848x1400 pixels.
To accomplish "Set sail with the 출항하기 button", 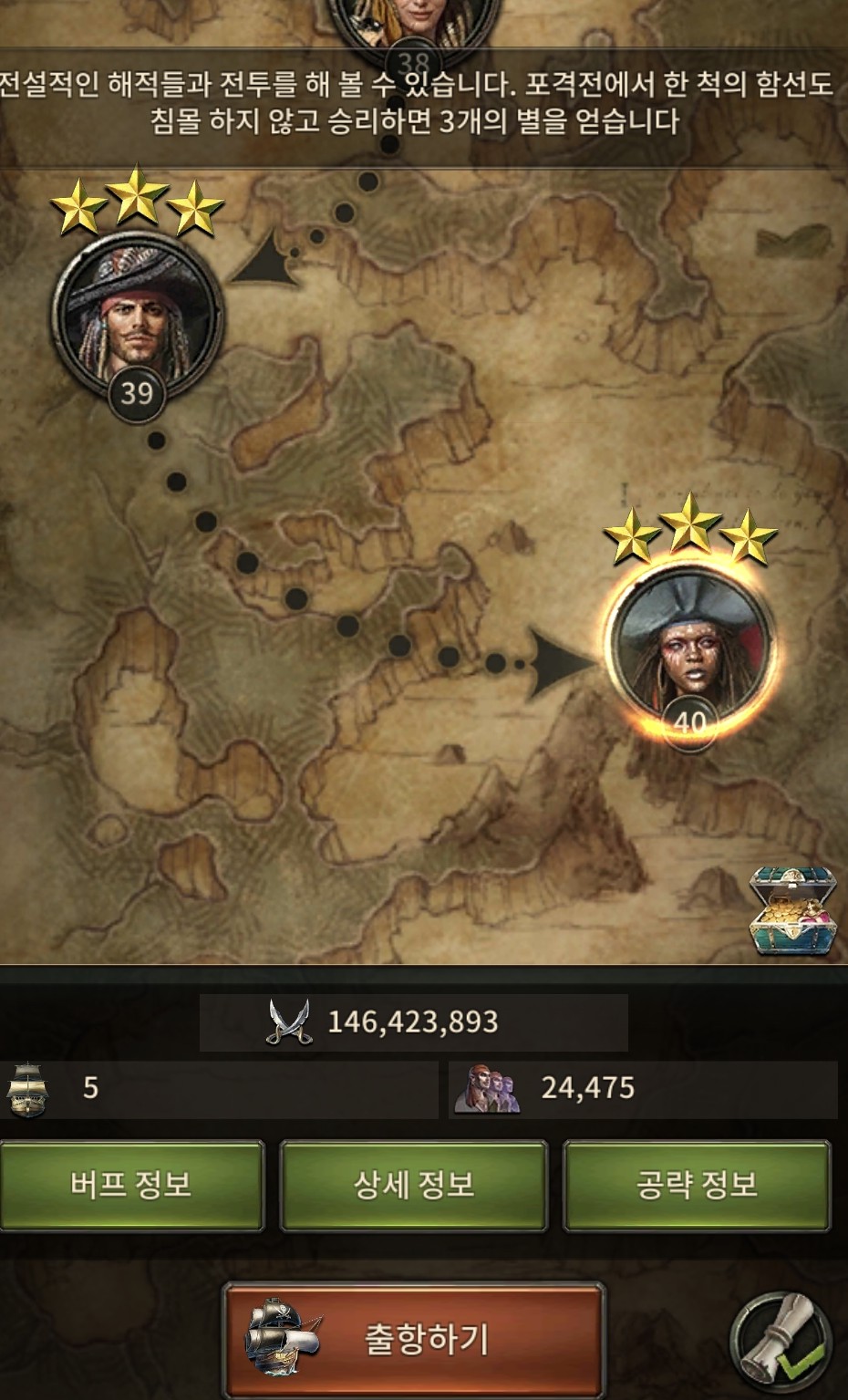I will [x=415, y=1339].
